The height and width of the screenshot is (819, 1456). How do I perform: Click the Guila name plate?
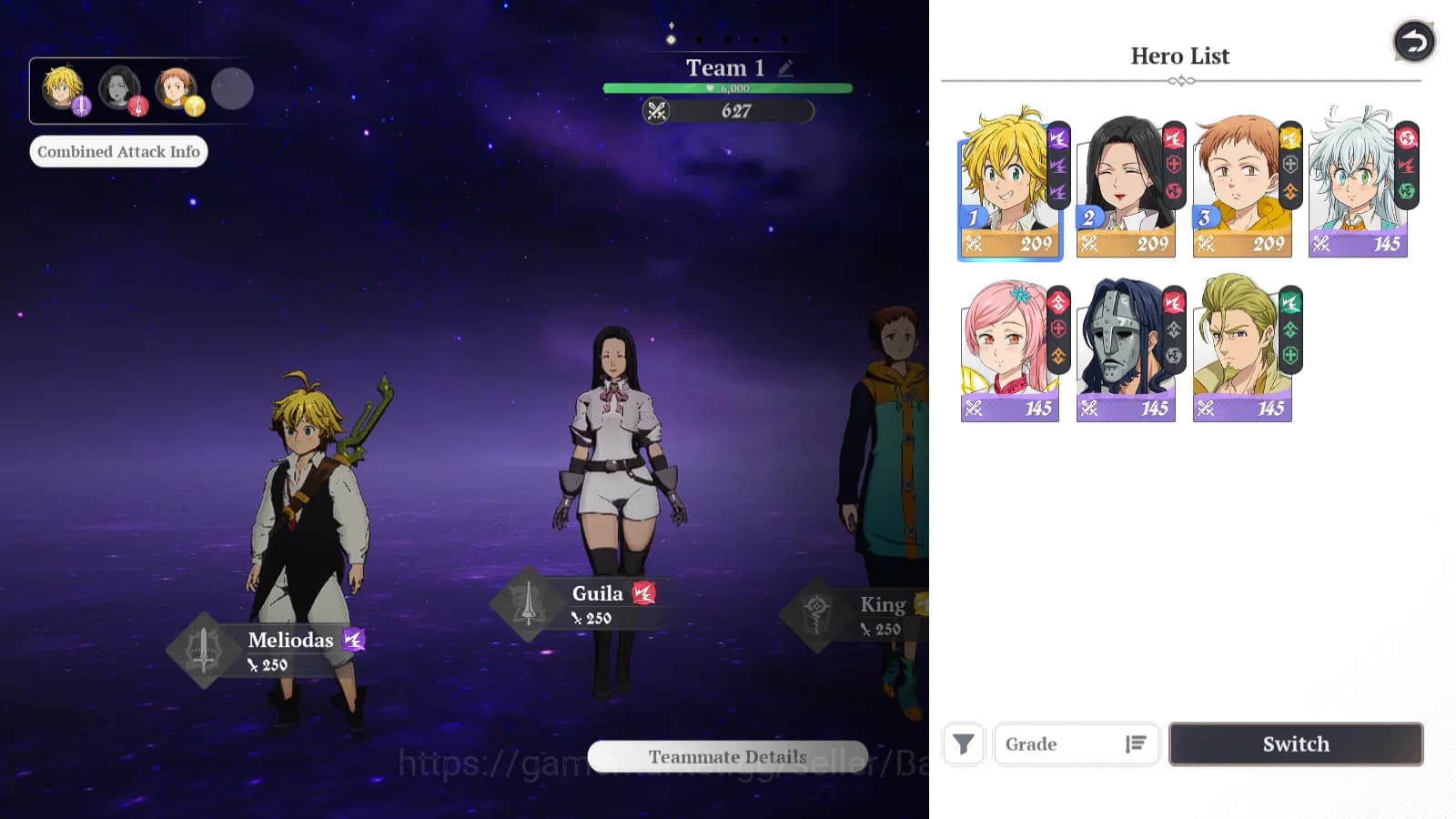596,603
